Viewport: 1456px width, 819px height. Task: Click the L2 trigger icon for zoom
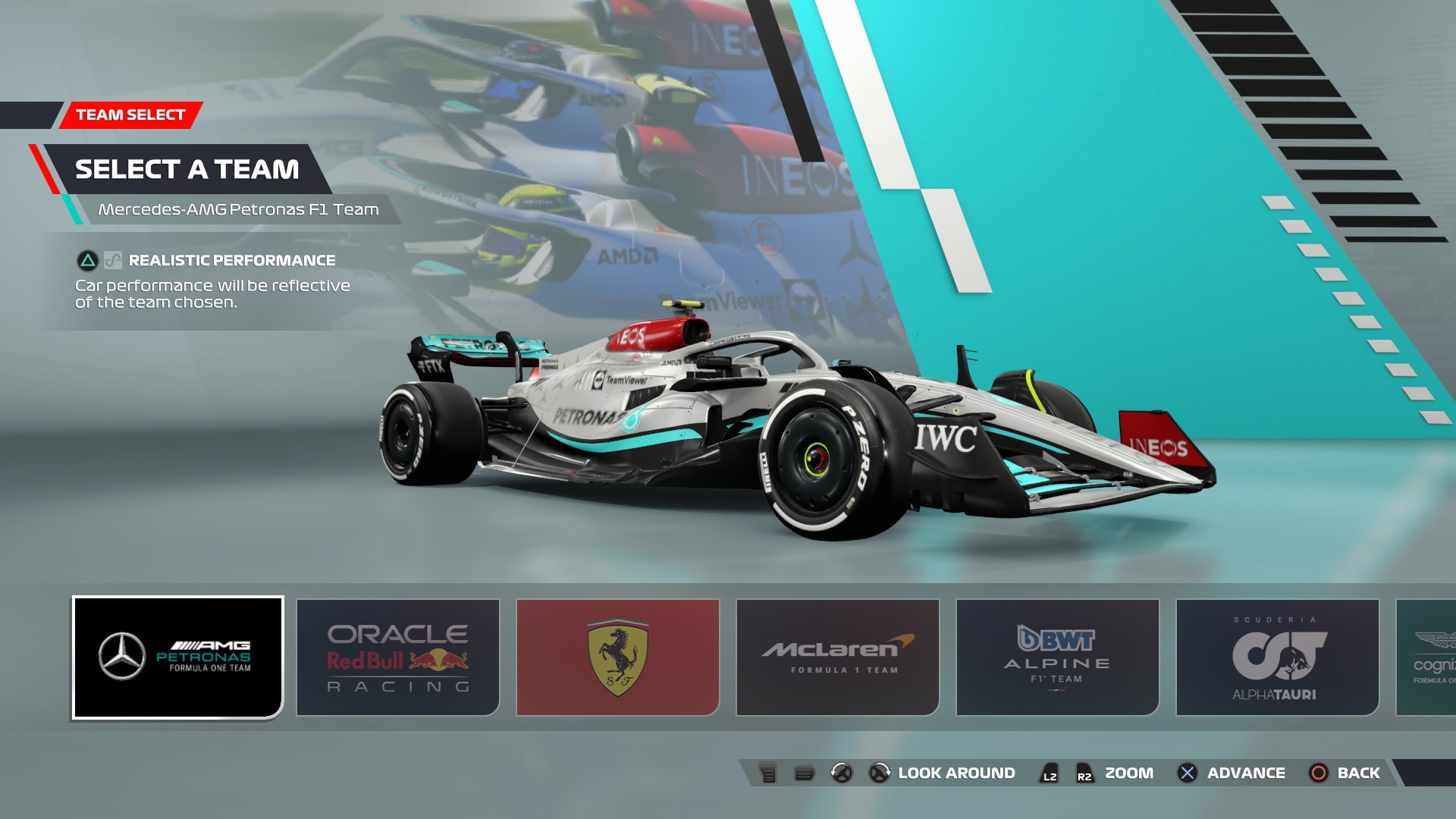coord(1050,773)
